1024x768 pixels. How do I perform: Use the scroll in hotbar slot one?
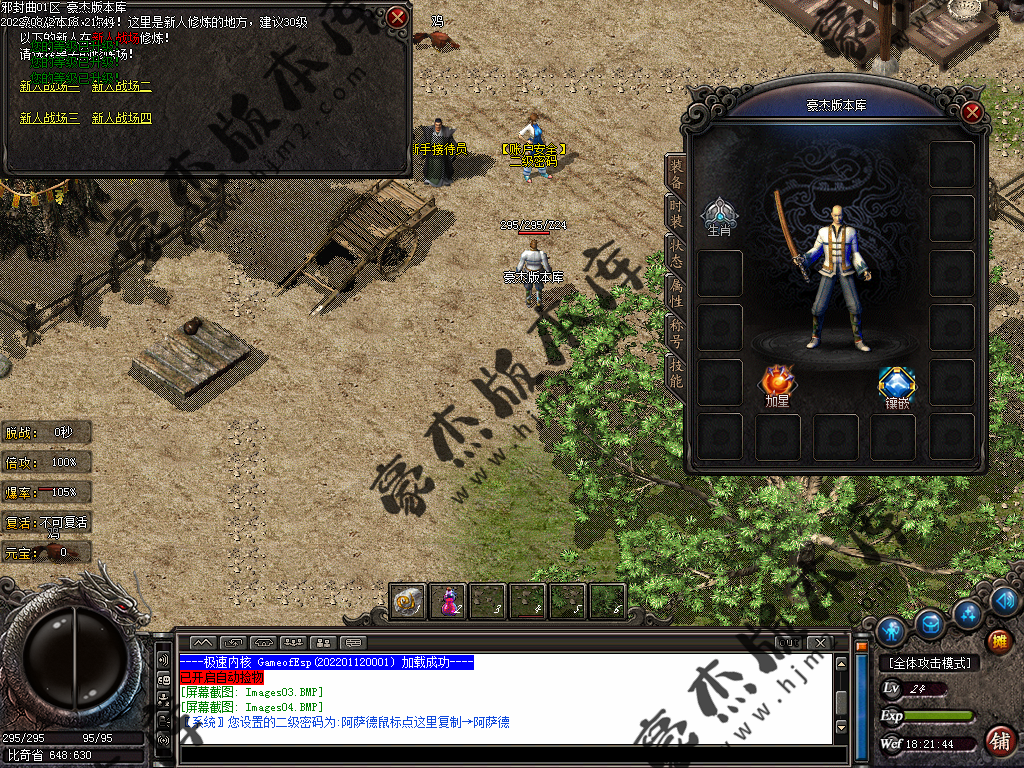pyautogui.click(x=408, y=601)
